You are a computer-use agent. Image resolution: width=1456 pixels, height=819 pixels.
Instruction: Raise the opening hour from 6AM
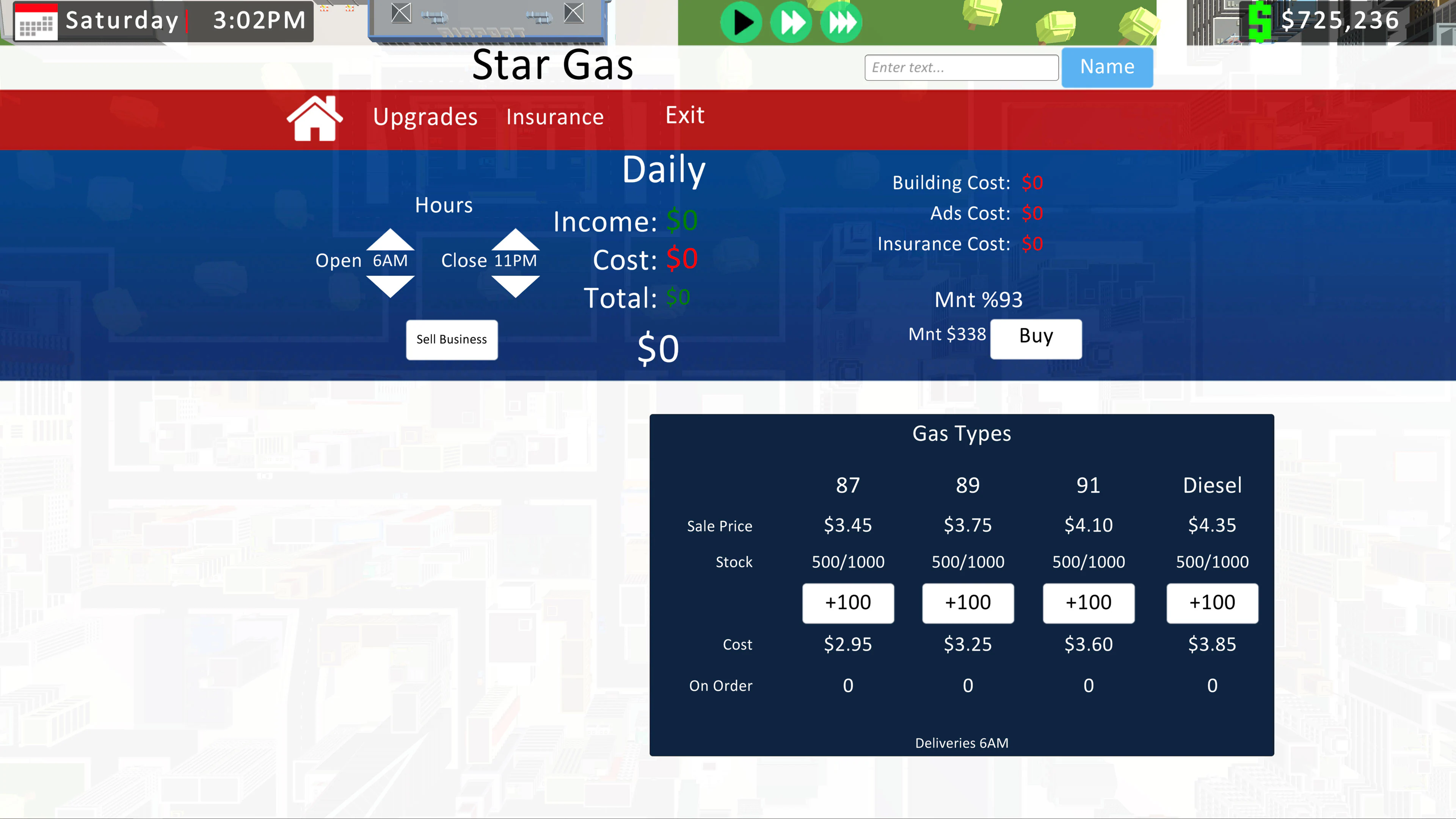point(390,240)
